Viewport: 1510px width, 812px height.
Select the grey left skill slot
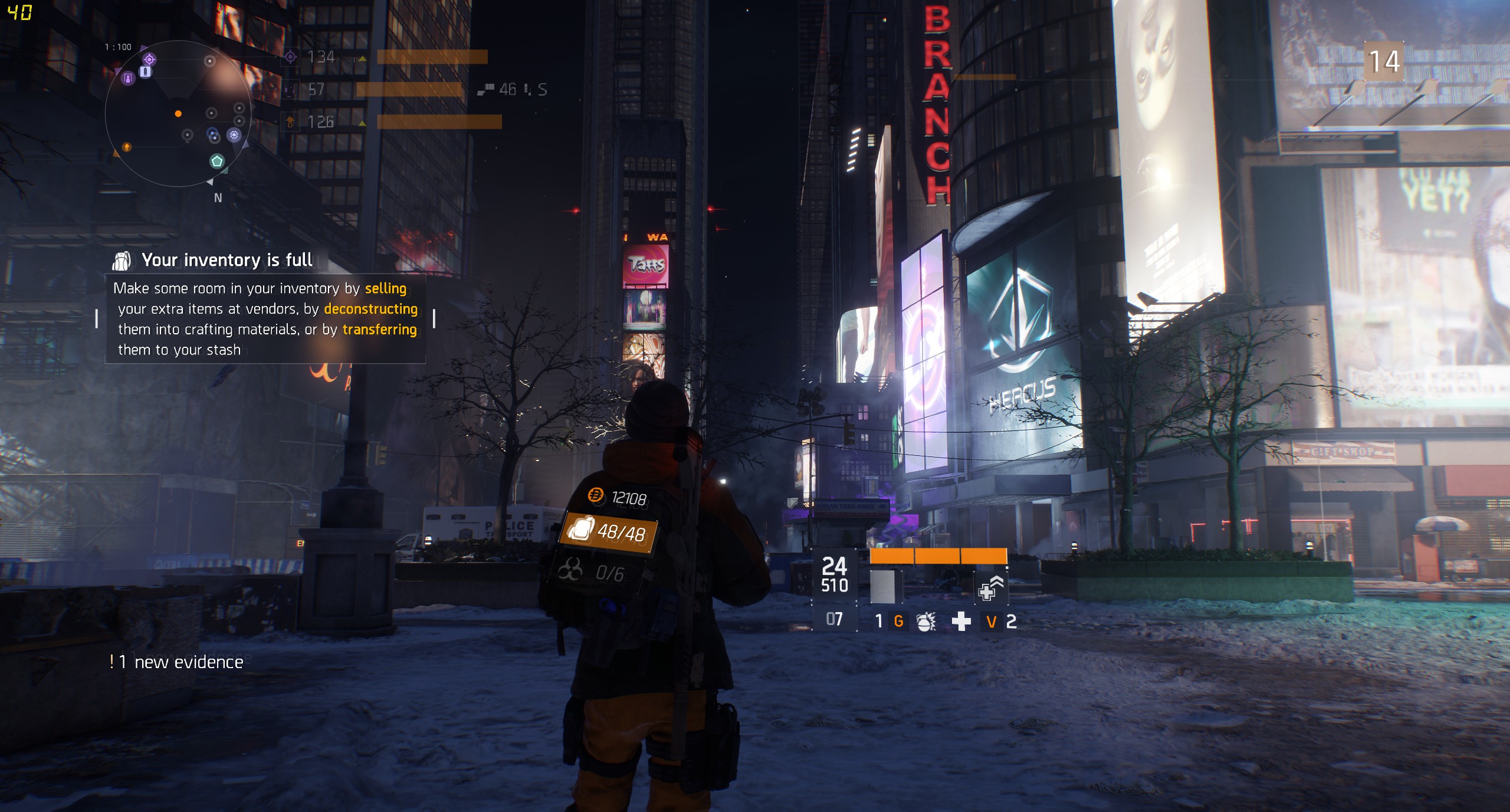(x=883, y=587)
